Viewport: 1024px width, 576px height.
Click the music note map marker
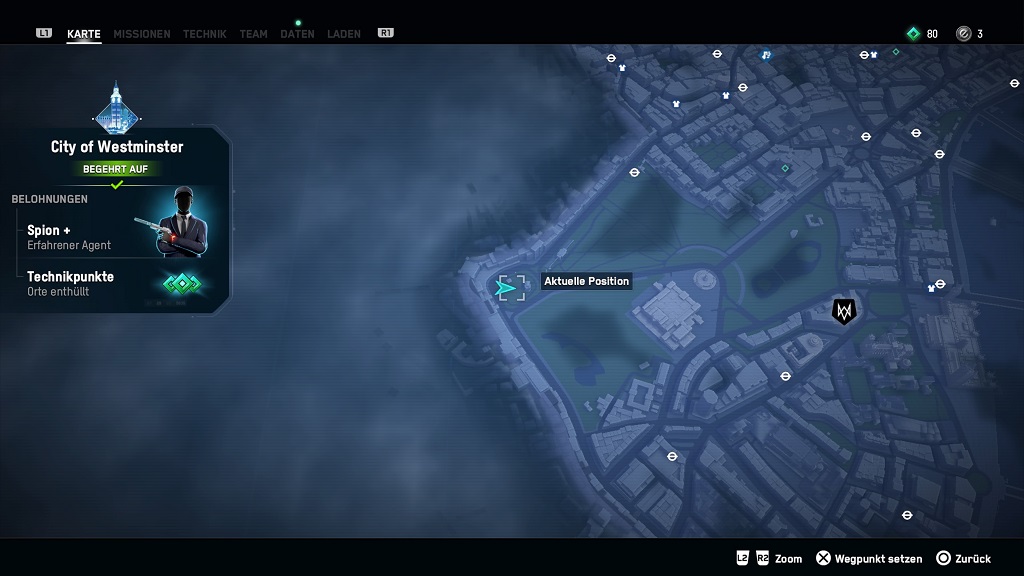766,54
